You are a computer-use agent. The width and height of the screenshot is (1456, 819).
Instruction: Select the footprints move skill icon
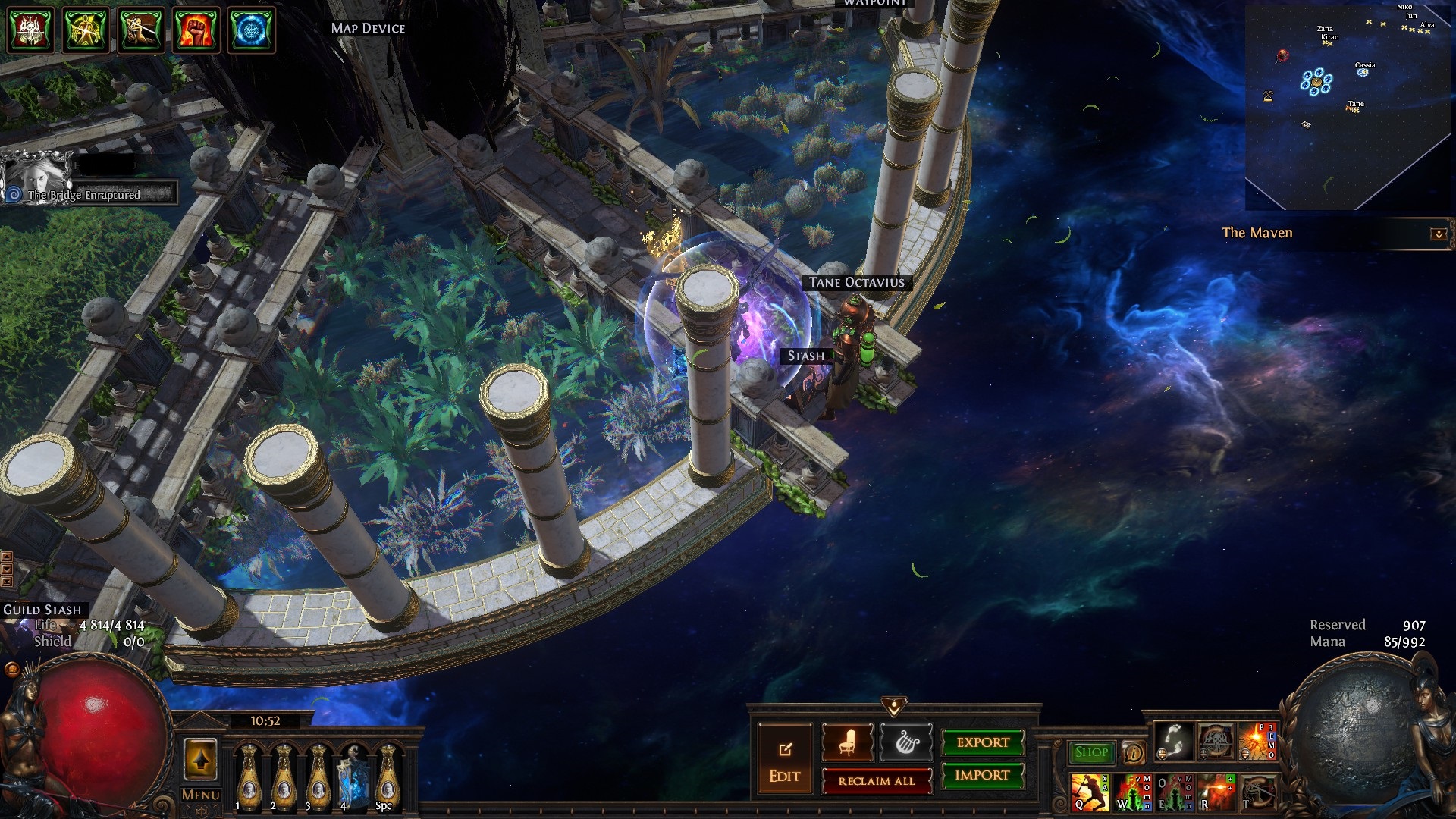tap(1173, 742)
